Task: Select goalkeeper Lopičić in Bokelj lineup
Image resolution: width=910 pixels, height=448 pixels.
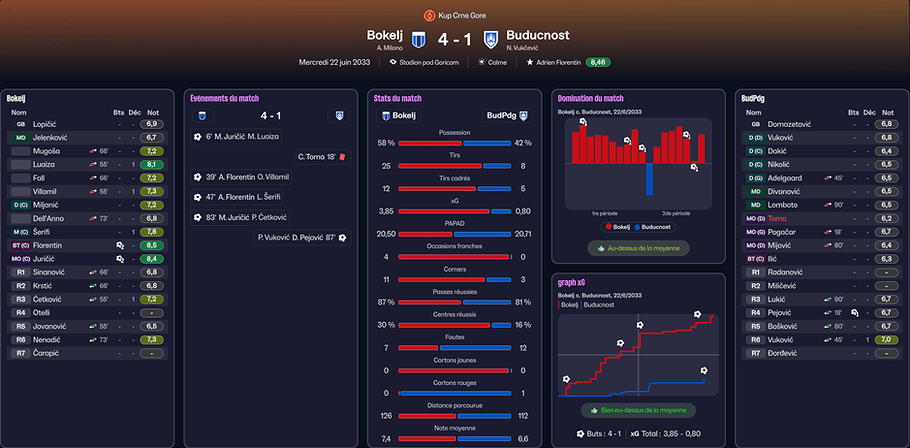Action: tap(46, 123)
